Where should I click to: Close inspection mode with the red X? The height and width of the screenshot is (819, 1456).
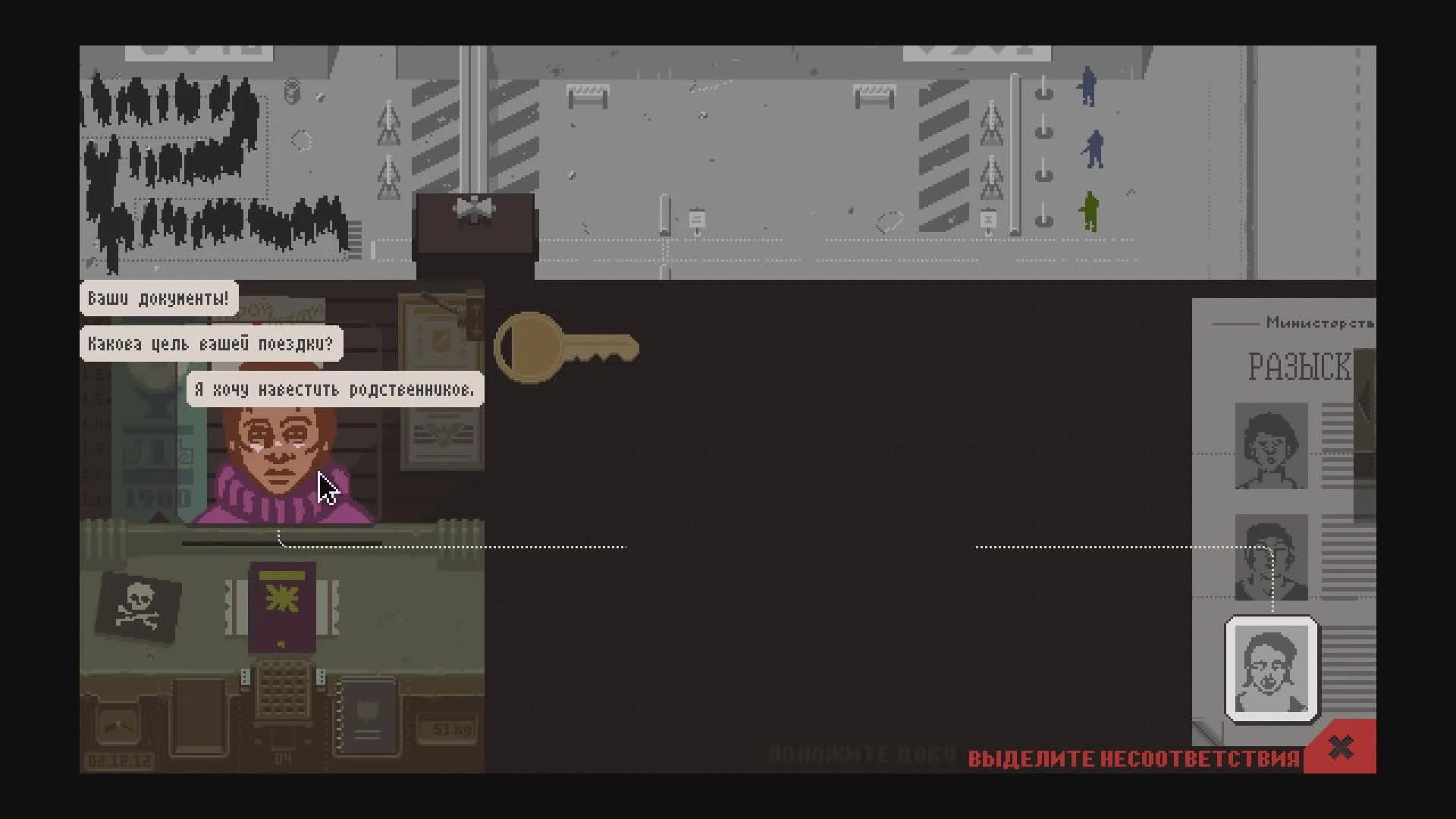coord(1341,747)
